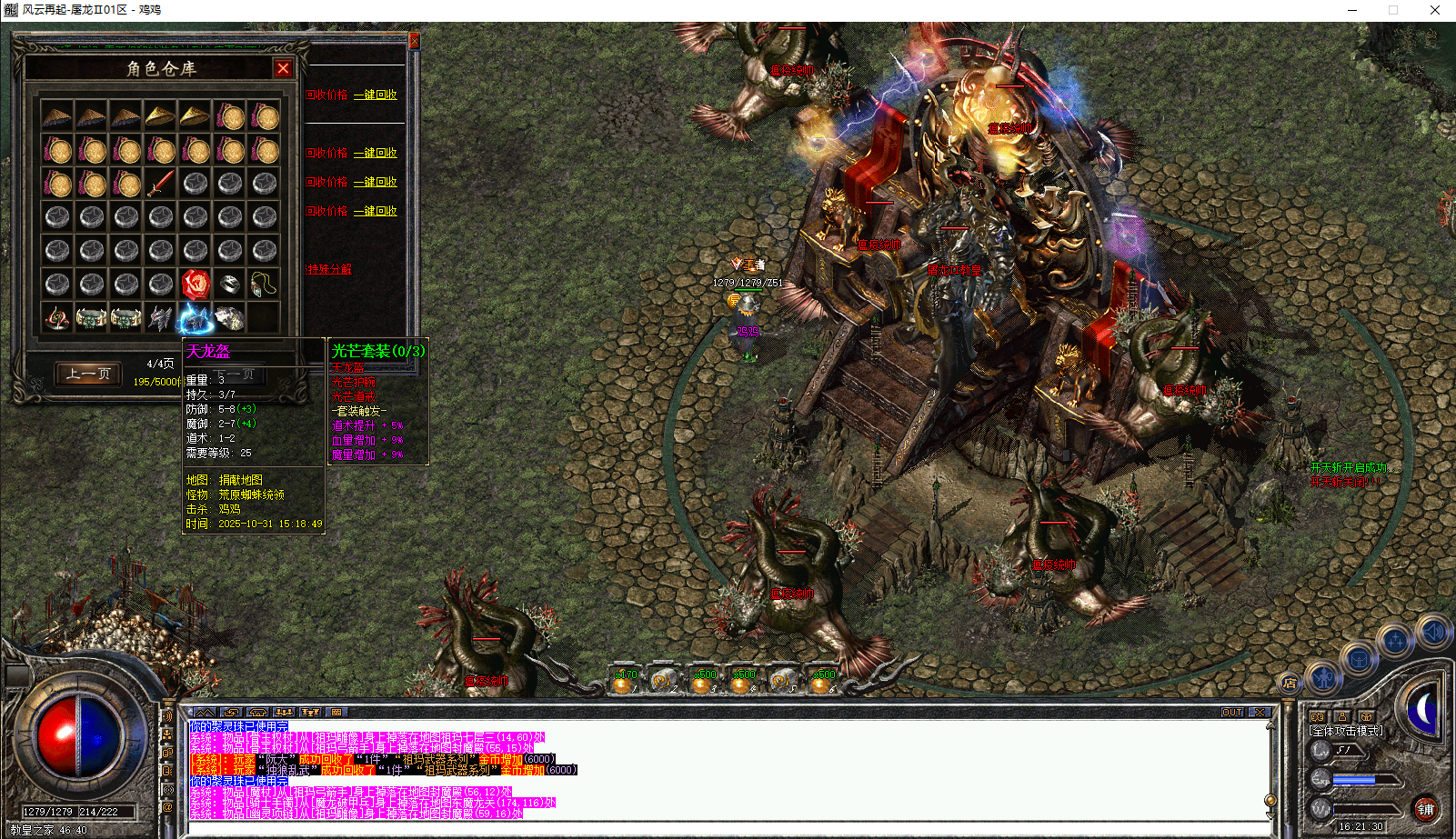Open the skills four-star round icon
The width and height of the screenshot is (1456, 839).
pos(1394,642)
